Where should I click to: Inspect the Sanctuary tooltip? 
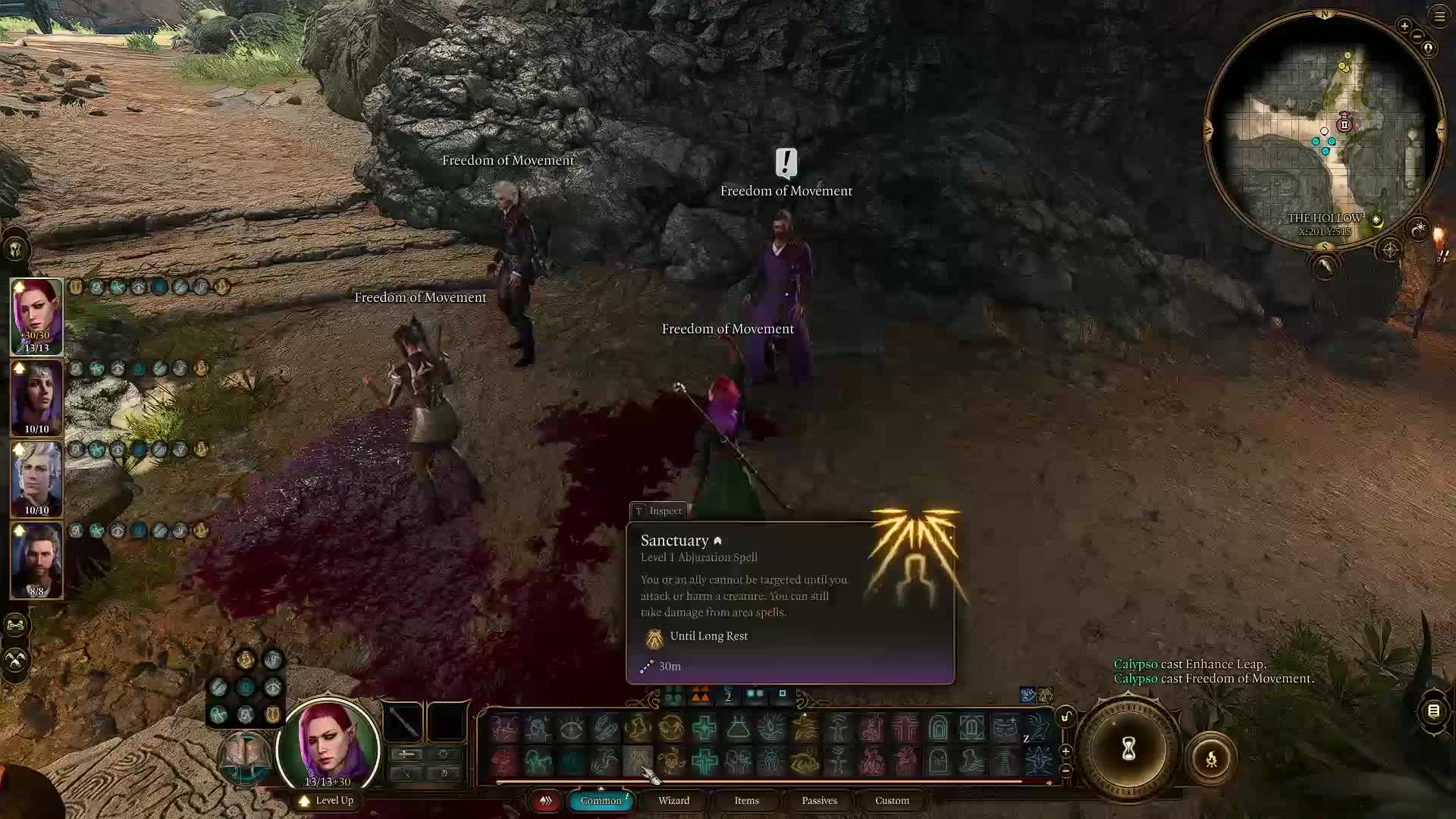[658, 511]
